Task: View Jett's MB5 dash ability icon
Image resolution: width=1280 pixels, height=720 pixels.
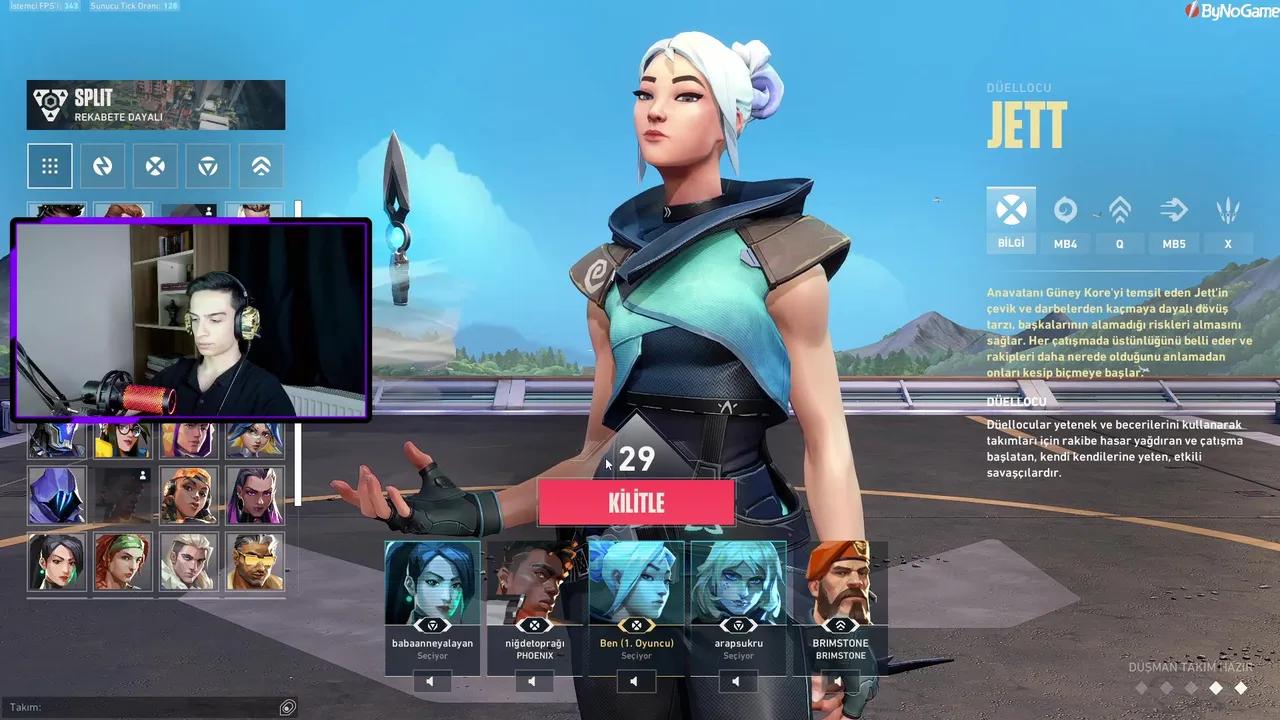Action: click(x=1174, y=212)
